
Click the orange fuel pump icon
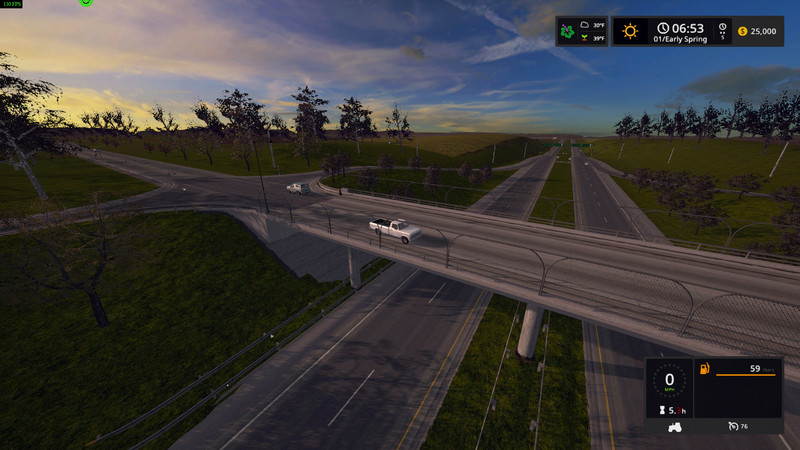(x=703, y=369)
